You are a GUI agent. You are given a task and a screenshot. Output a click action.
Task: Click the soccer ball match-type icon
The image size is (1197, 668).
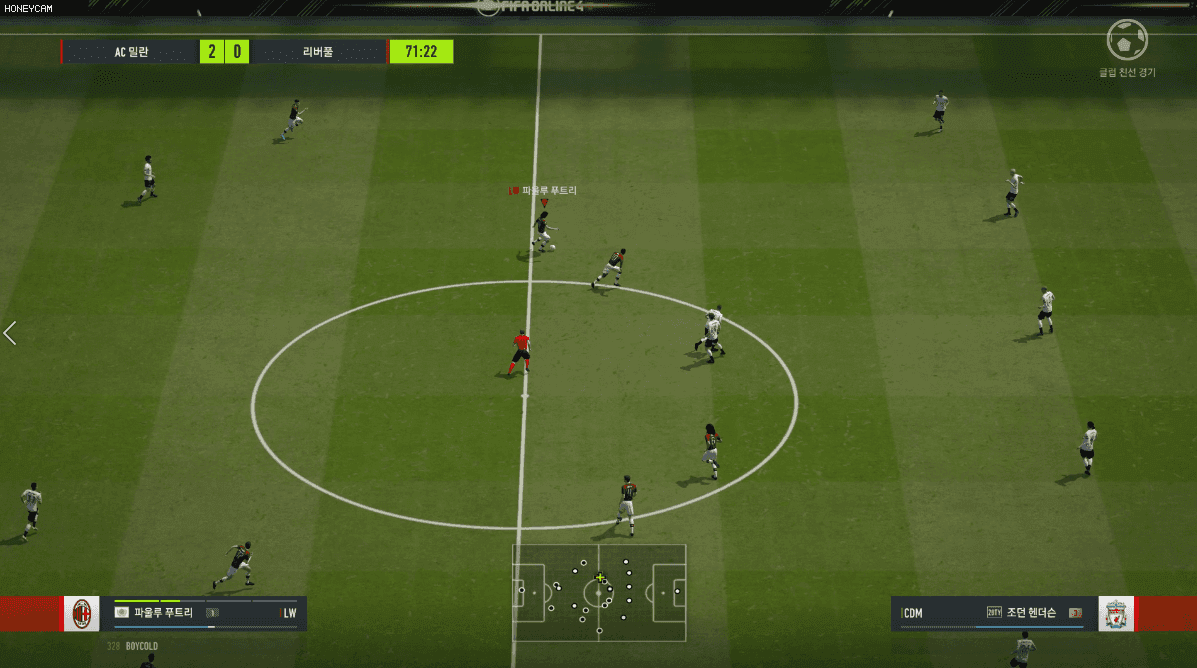click(1127, 41)
